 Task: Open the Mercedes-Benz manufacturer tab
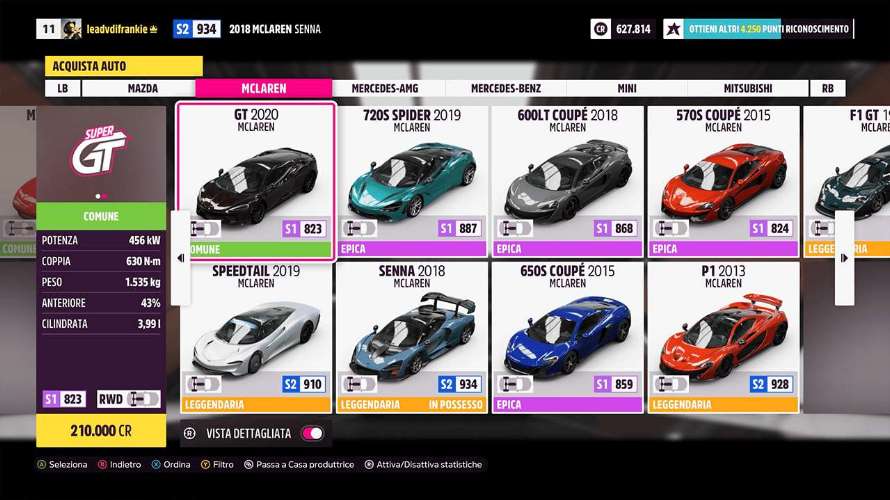(x=505, y=88)
